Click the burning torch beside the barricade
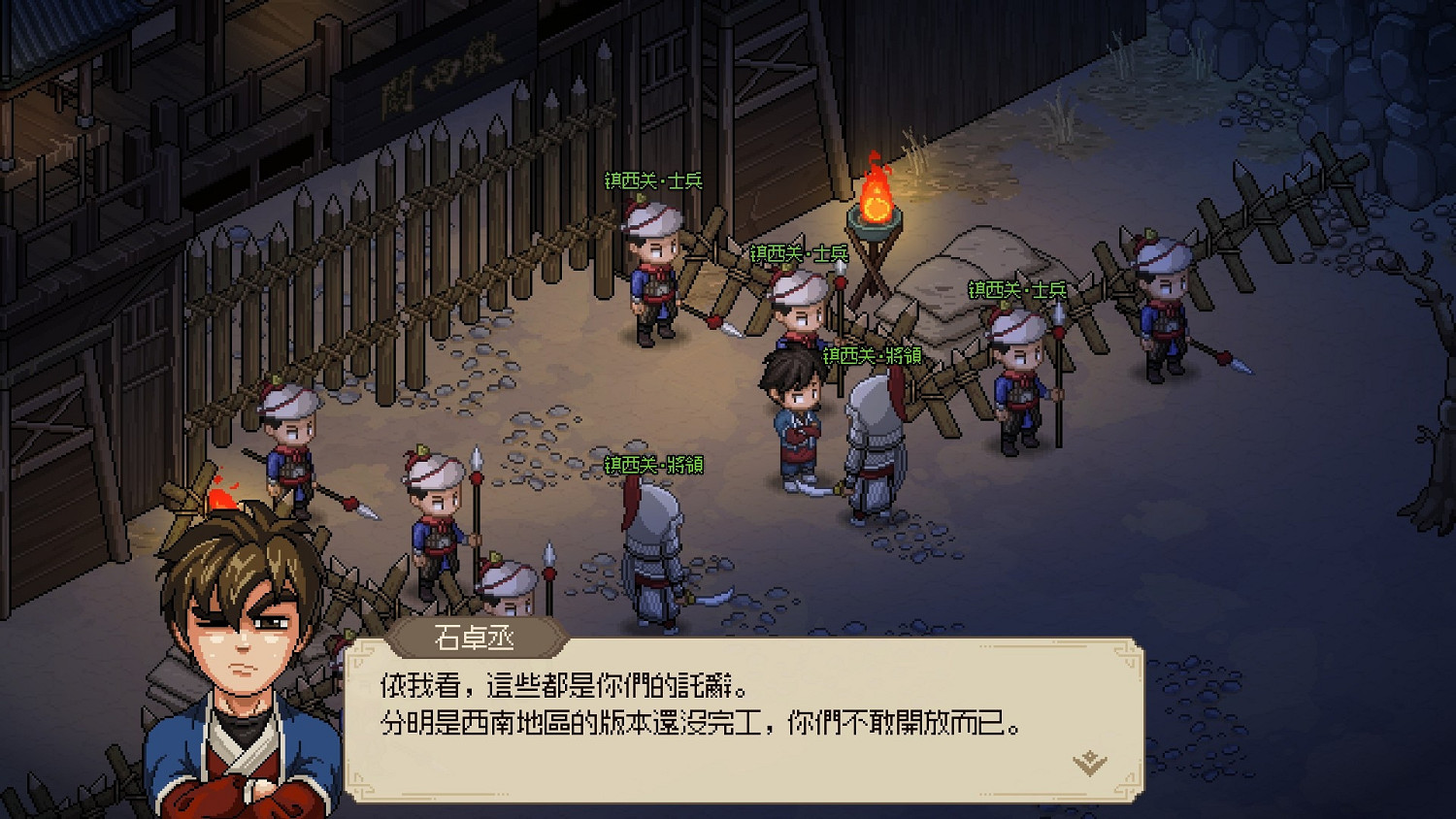The height and width of the screenshot is (819, 1456). pos(875,204)
